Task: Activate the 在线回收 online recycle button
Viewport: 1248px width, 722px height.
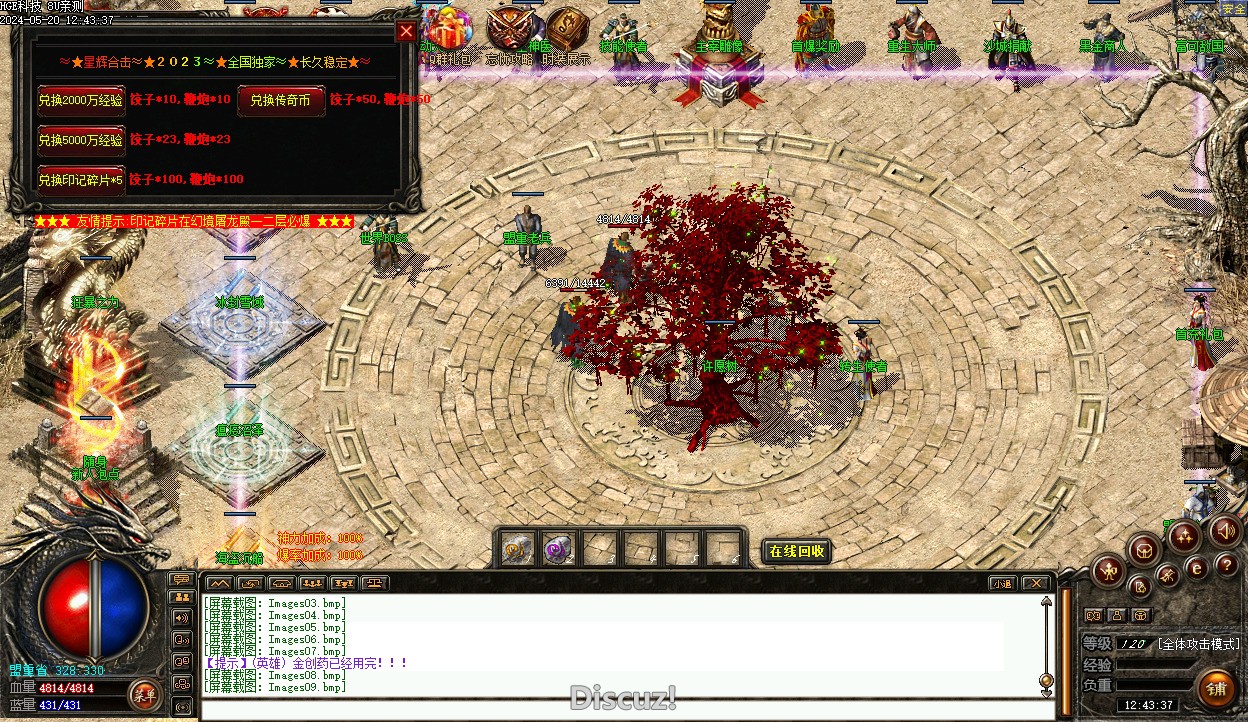Action: point(797,551)
